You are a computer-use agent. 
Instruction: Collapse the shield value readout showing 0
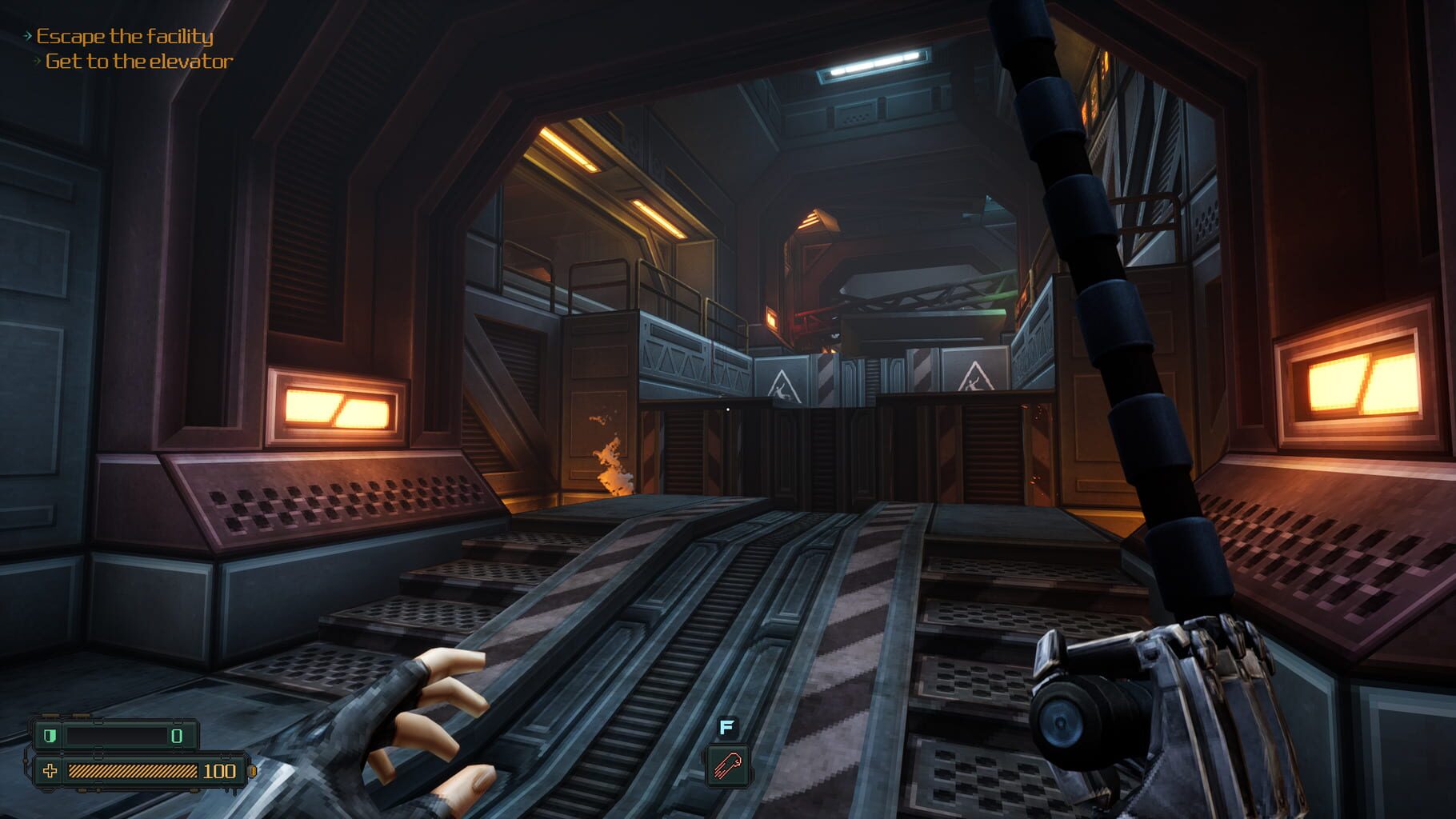tap(177, 735)
